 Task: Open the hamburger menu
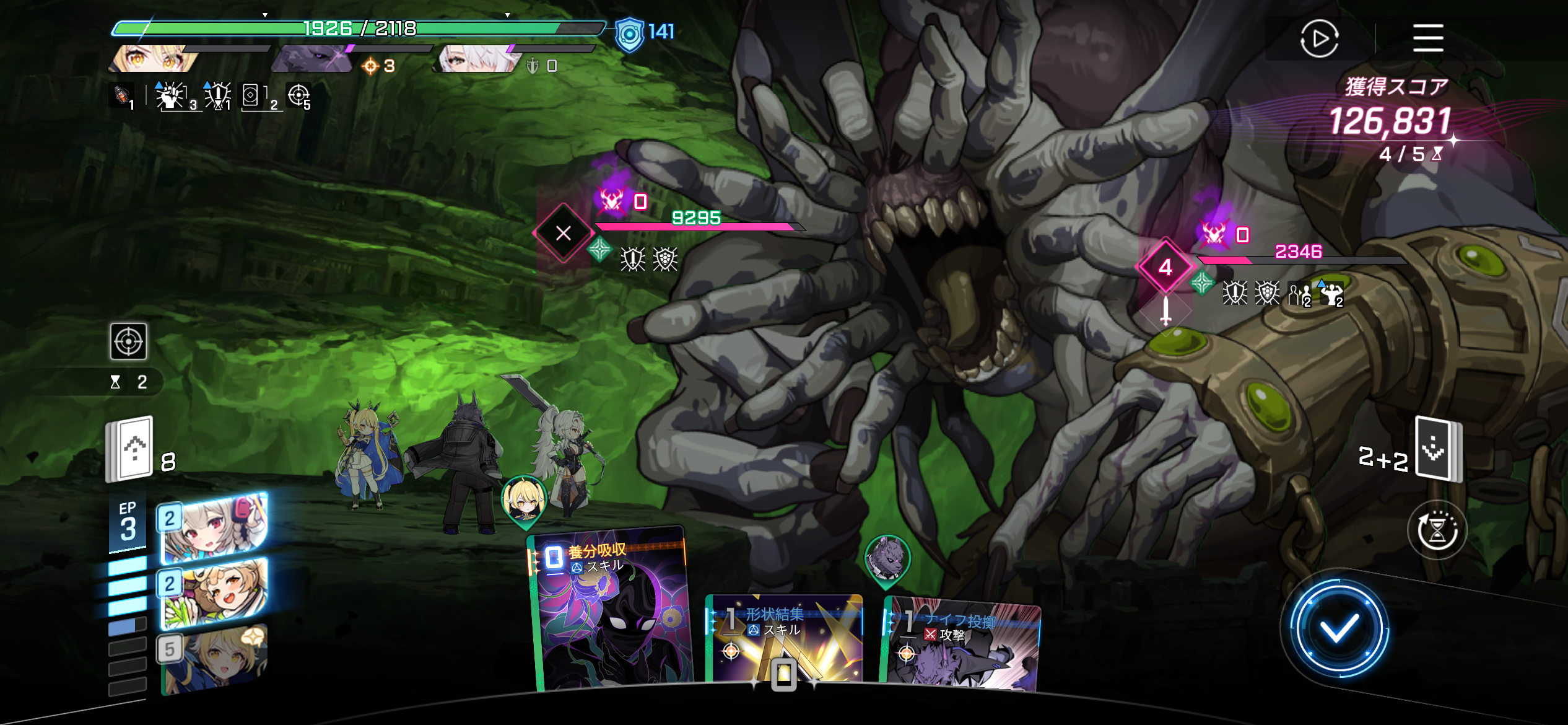click(1427, 38)
